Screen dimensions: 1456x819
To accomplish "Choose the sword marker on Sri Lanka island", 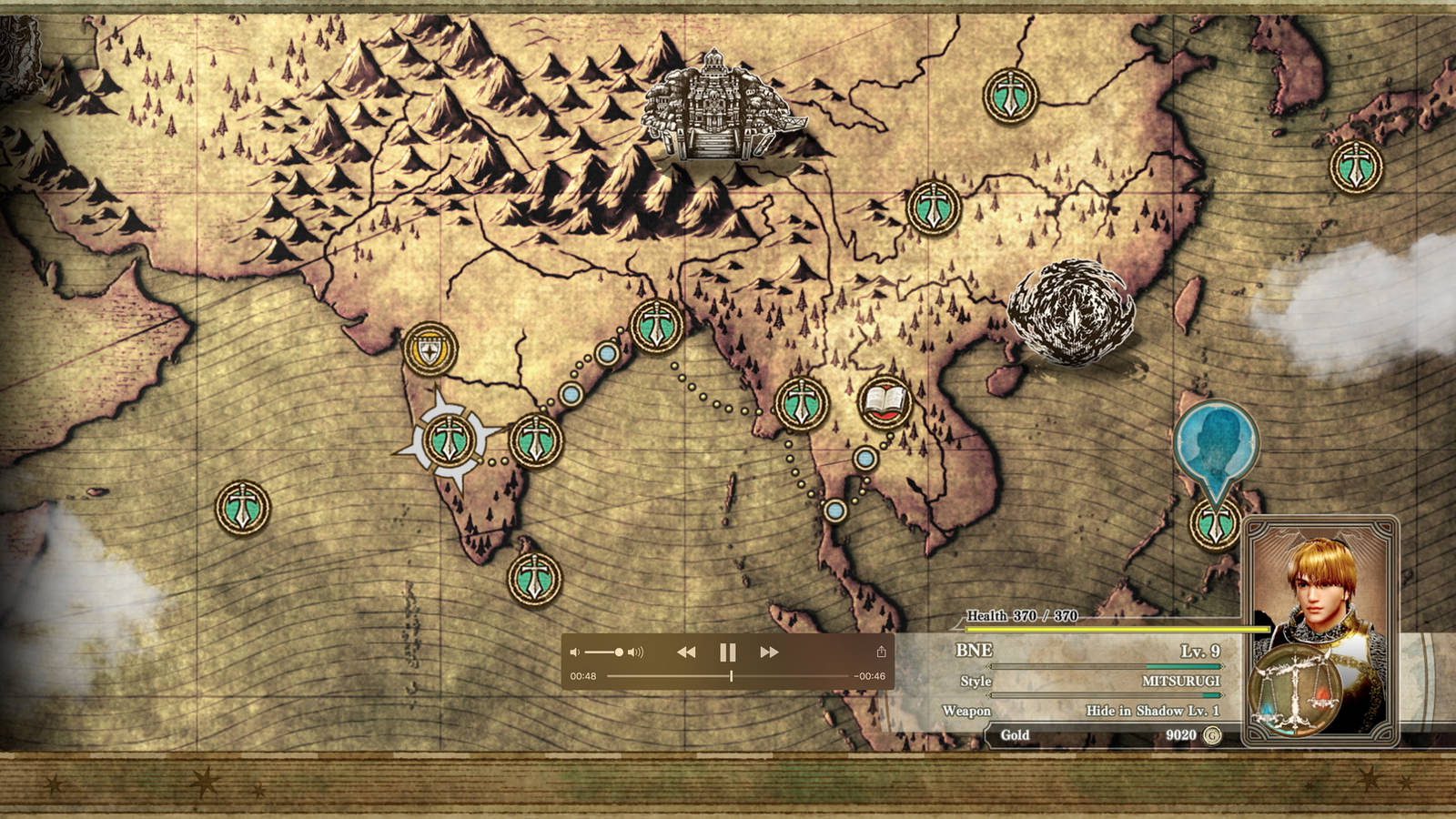I will click(x=534, y=578).
